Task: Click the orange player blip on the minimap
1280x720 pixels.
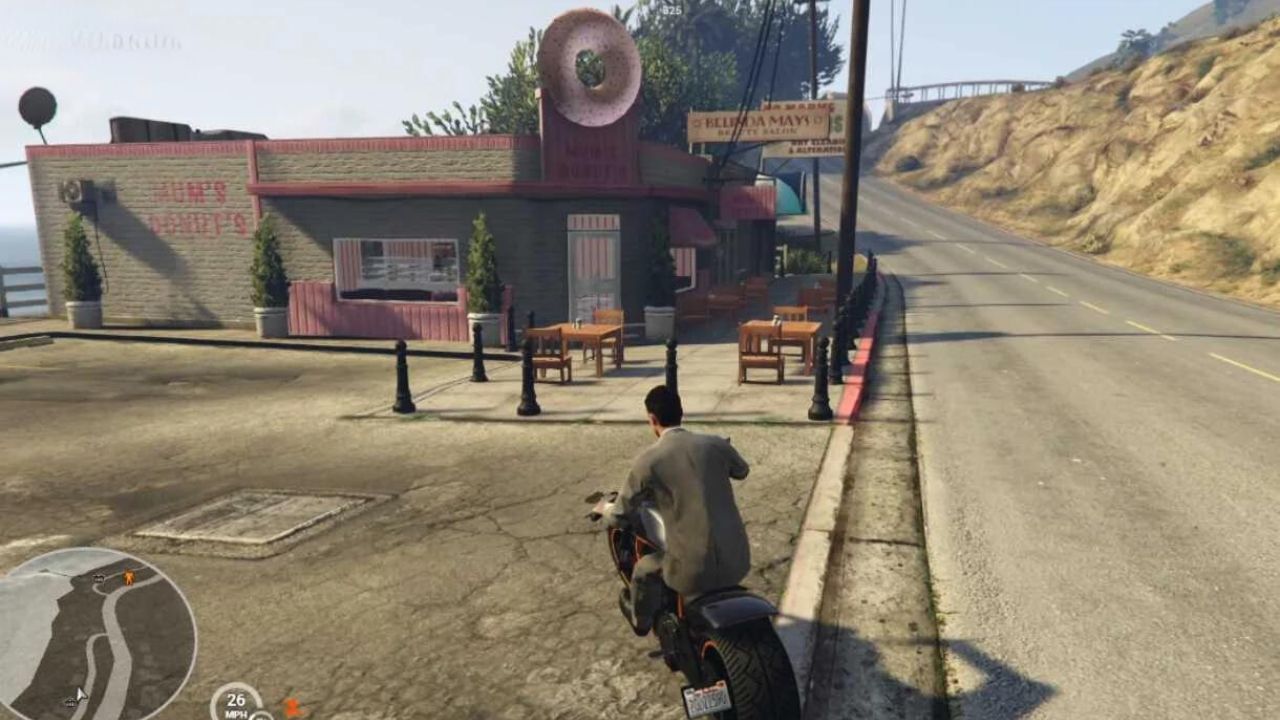Action: (x=128, y=578)
